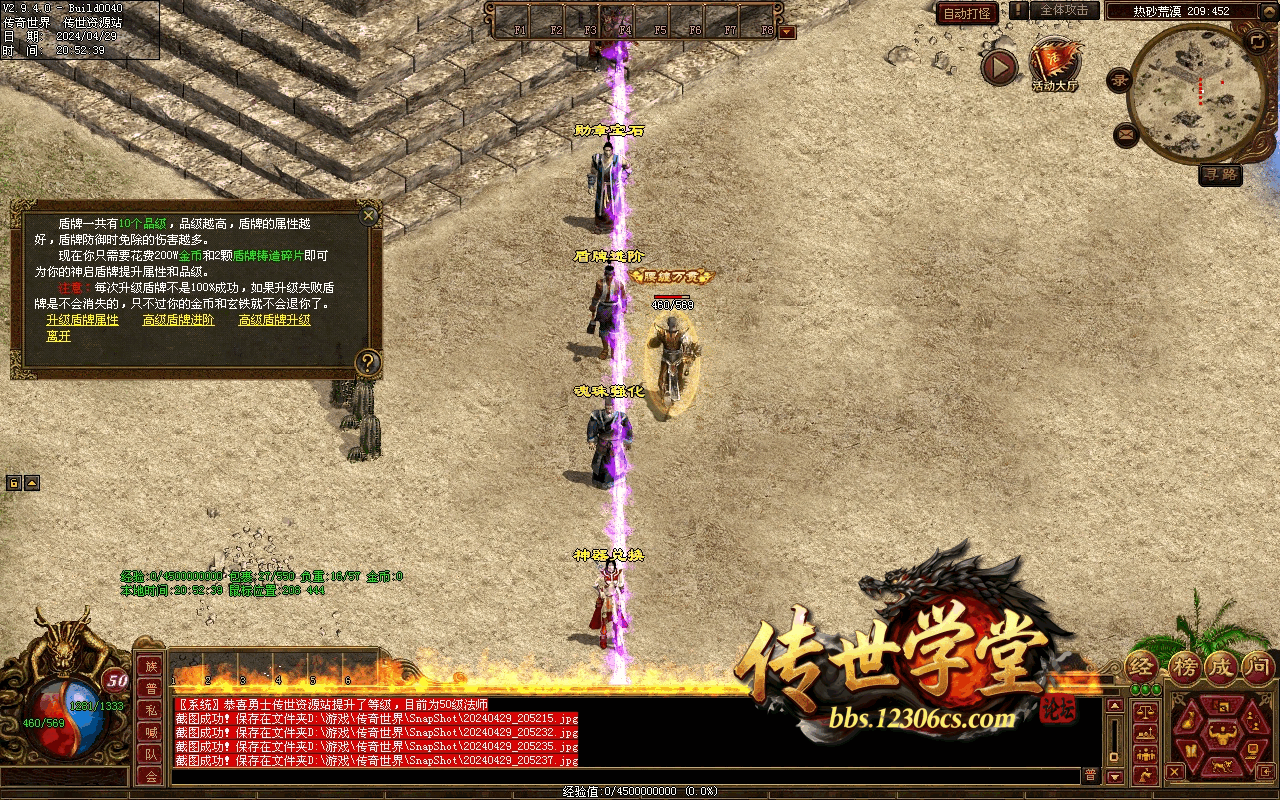
Task: Open the question mark help in dialog
Action: (368, 362)
